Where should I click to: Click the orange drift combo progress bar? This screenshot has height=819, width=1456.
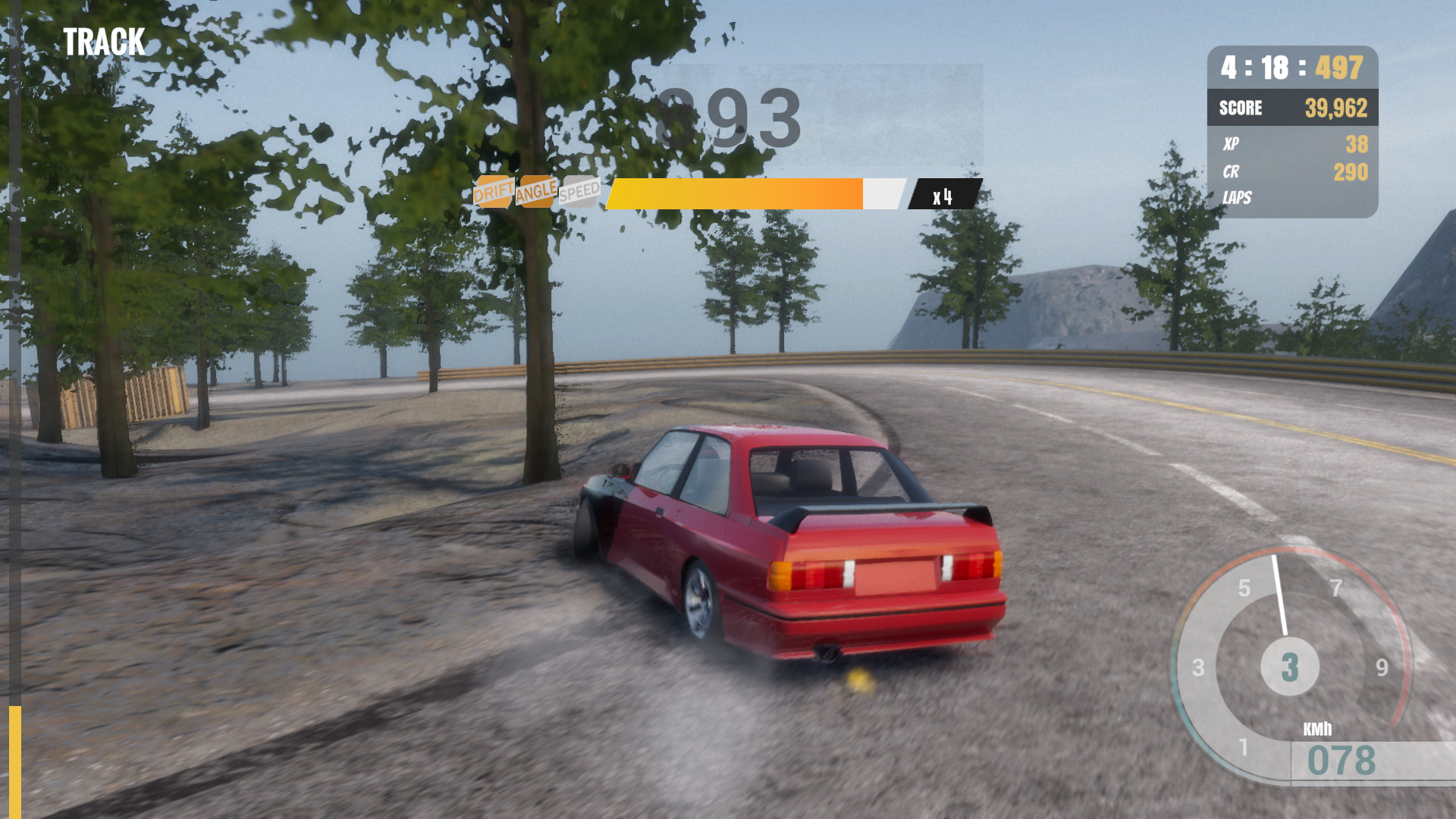[x=736, y=193]
